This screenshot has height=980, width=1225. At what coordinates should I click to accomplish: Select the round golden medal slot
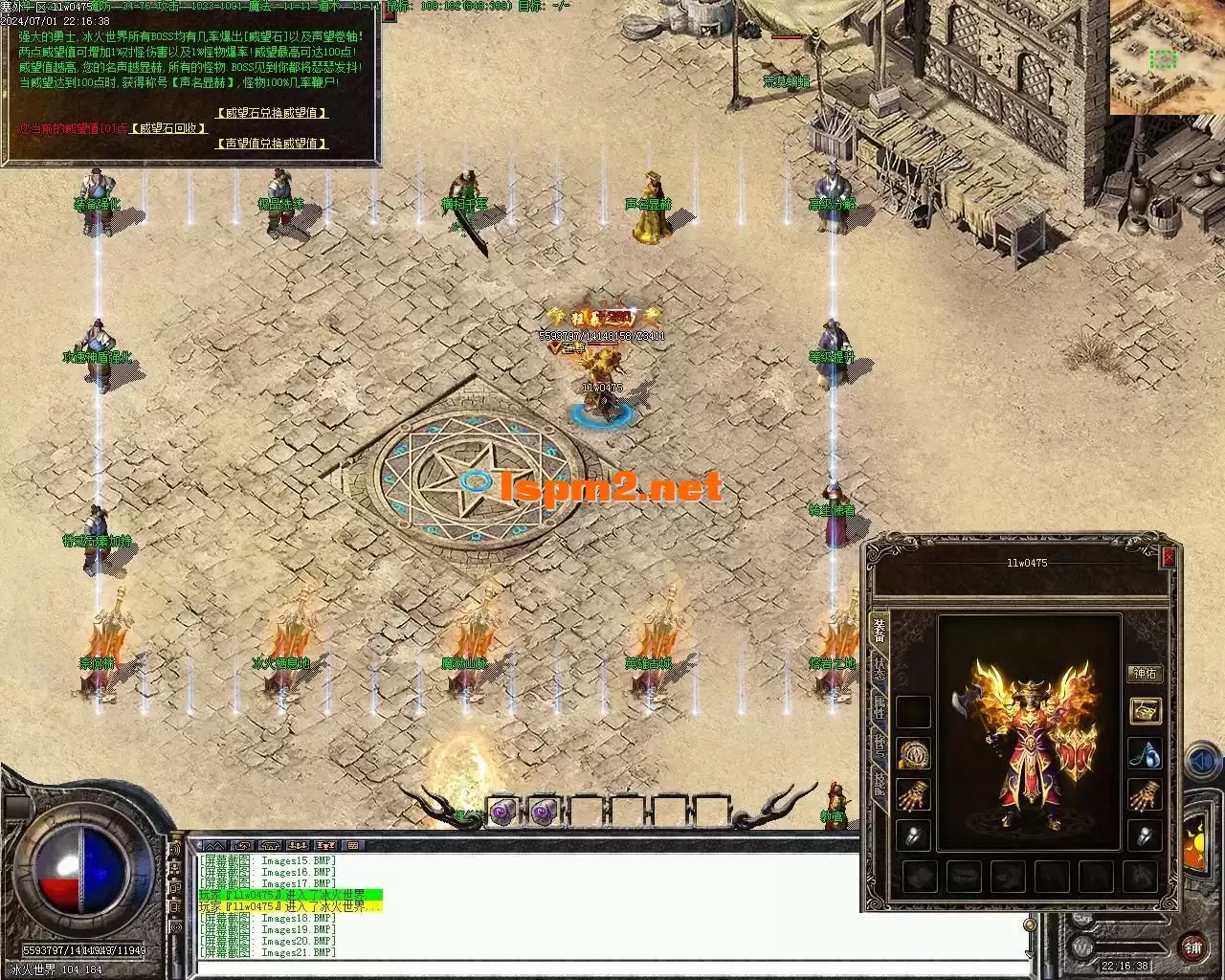point(913,754)
